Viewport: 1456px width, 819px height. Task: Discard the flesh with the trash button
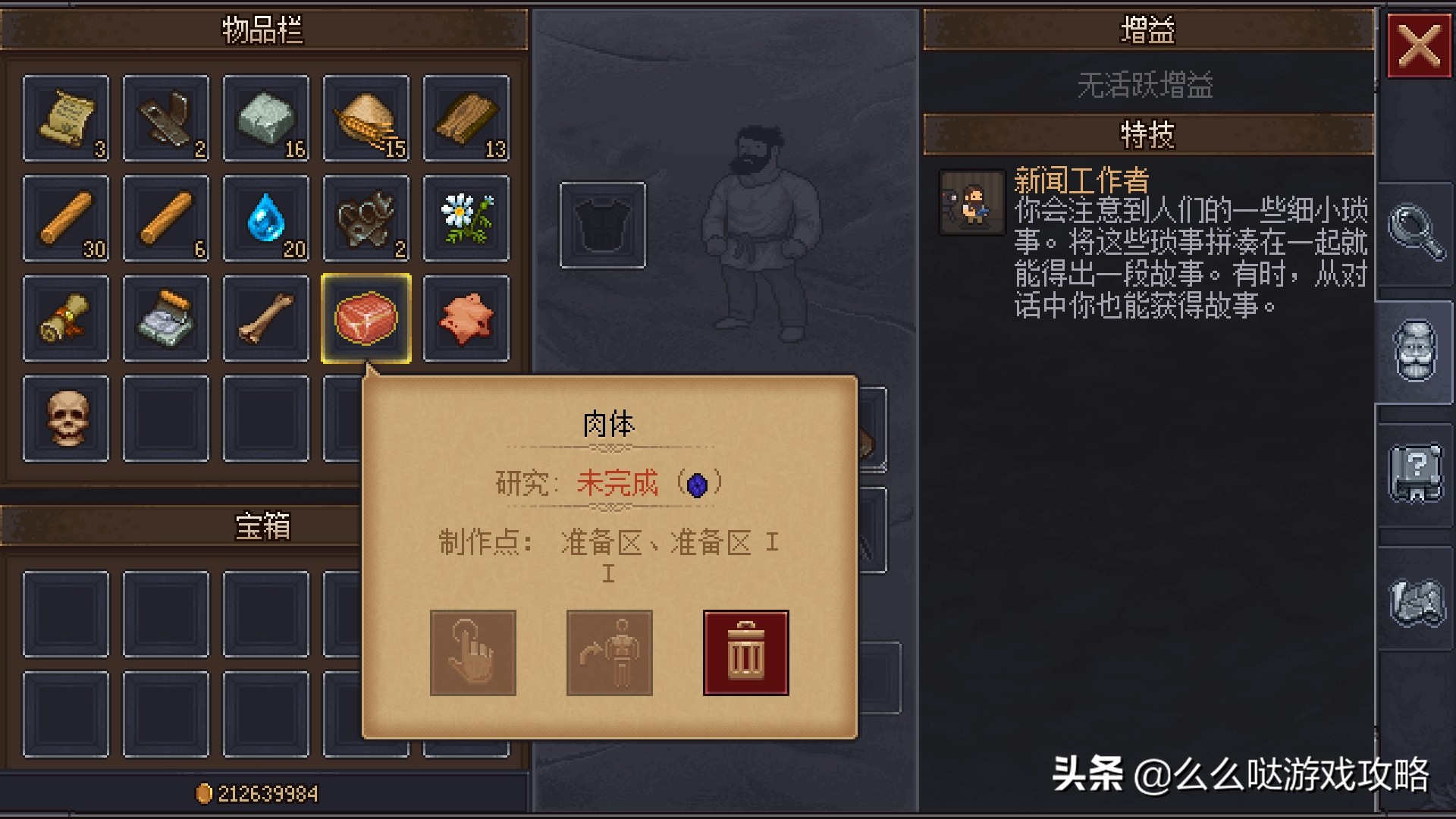(x=745, y=652)
